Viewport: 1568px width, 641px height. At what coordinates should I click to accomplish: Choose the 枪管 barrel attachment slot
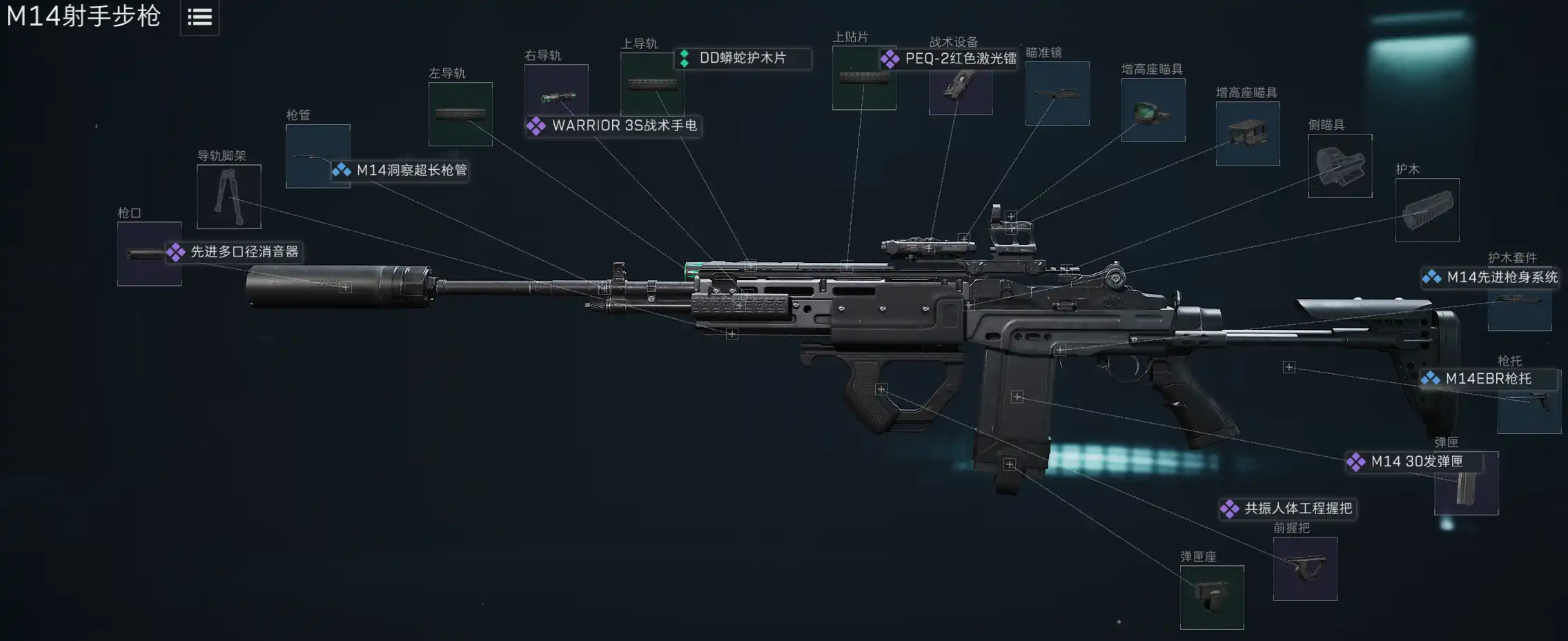coord(317,156)
